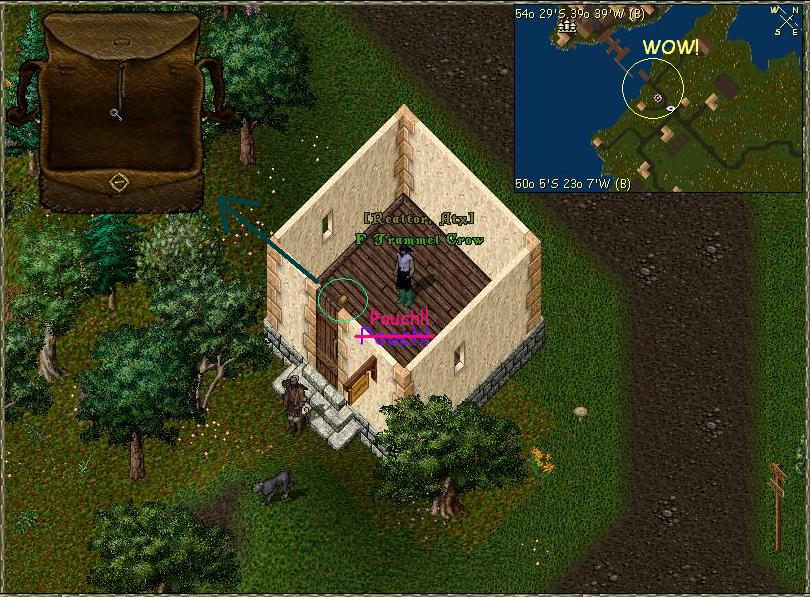
Task: Select the key inside the backpack
Action: (x=116, y=113)
